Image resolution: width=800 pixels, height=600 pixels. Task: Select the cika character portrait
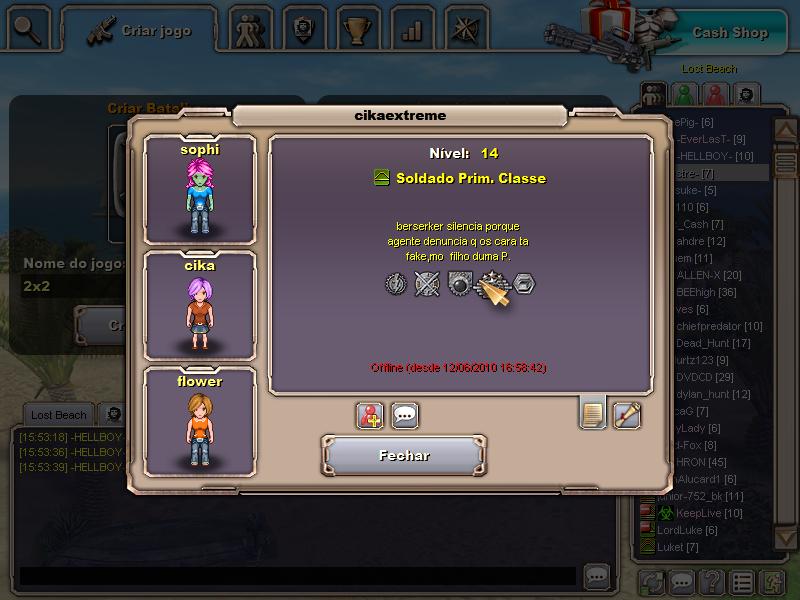pyautogui.click(x=200, y=306)
